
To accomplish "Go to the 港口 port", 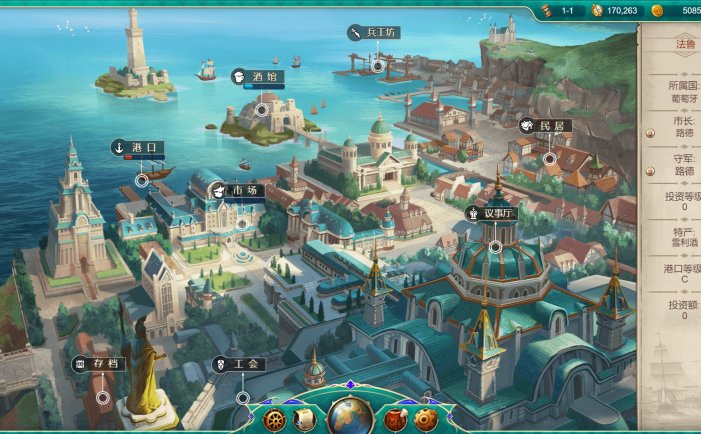I will (138, 148).
